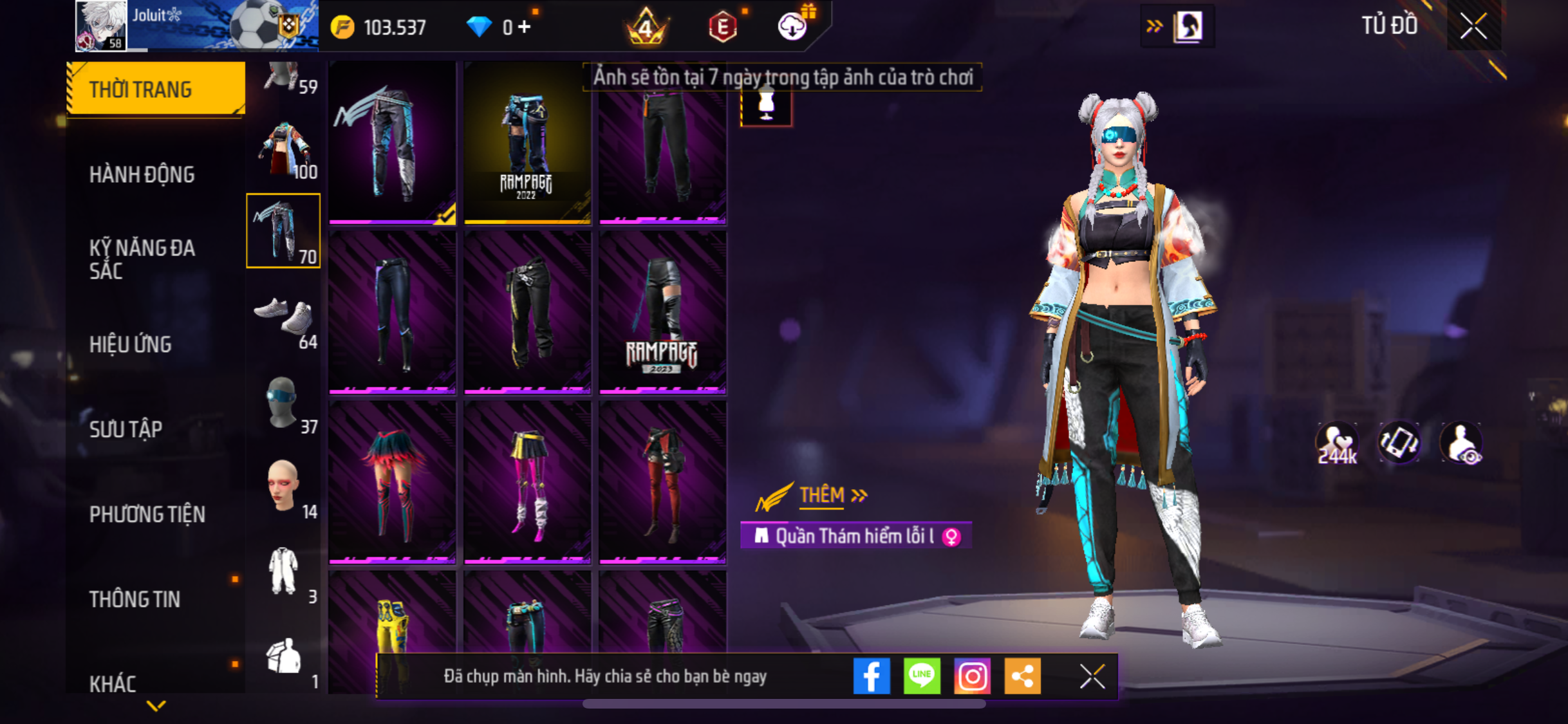Add diamonds with the plus button
Image resolution: width=1568 pixels, height=724 pixels.
click(525, 26)
